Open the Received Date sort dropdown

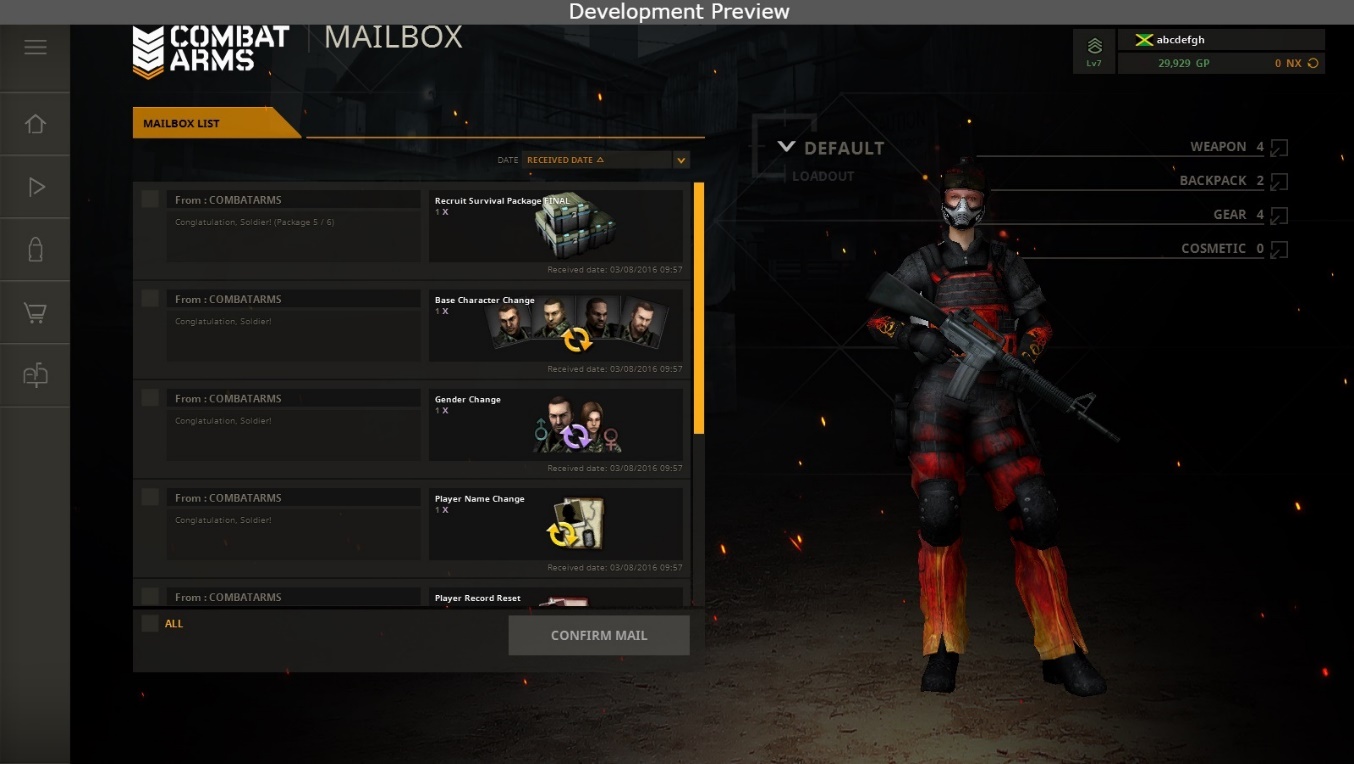(681, 160)
